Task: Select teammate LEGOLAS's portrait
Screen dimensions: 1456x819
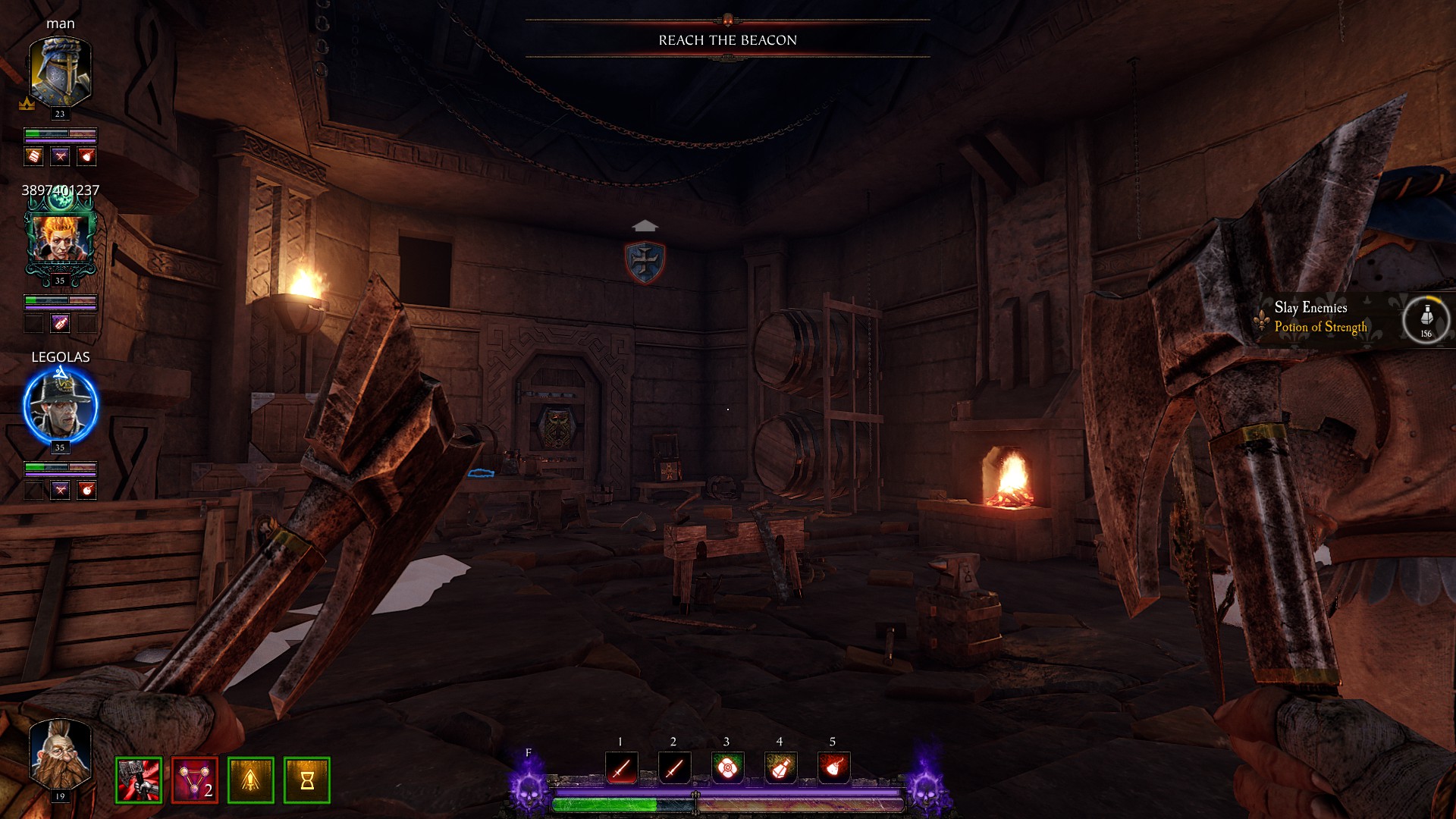Action: coord(60,406)
